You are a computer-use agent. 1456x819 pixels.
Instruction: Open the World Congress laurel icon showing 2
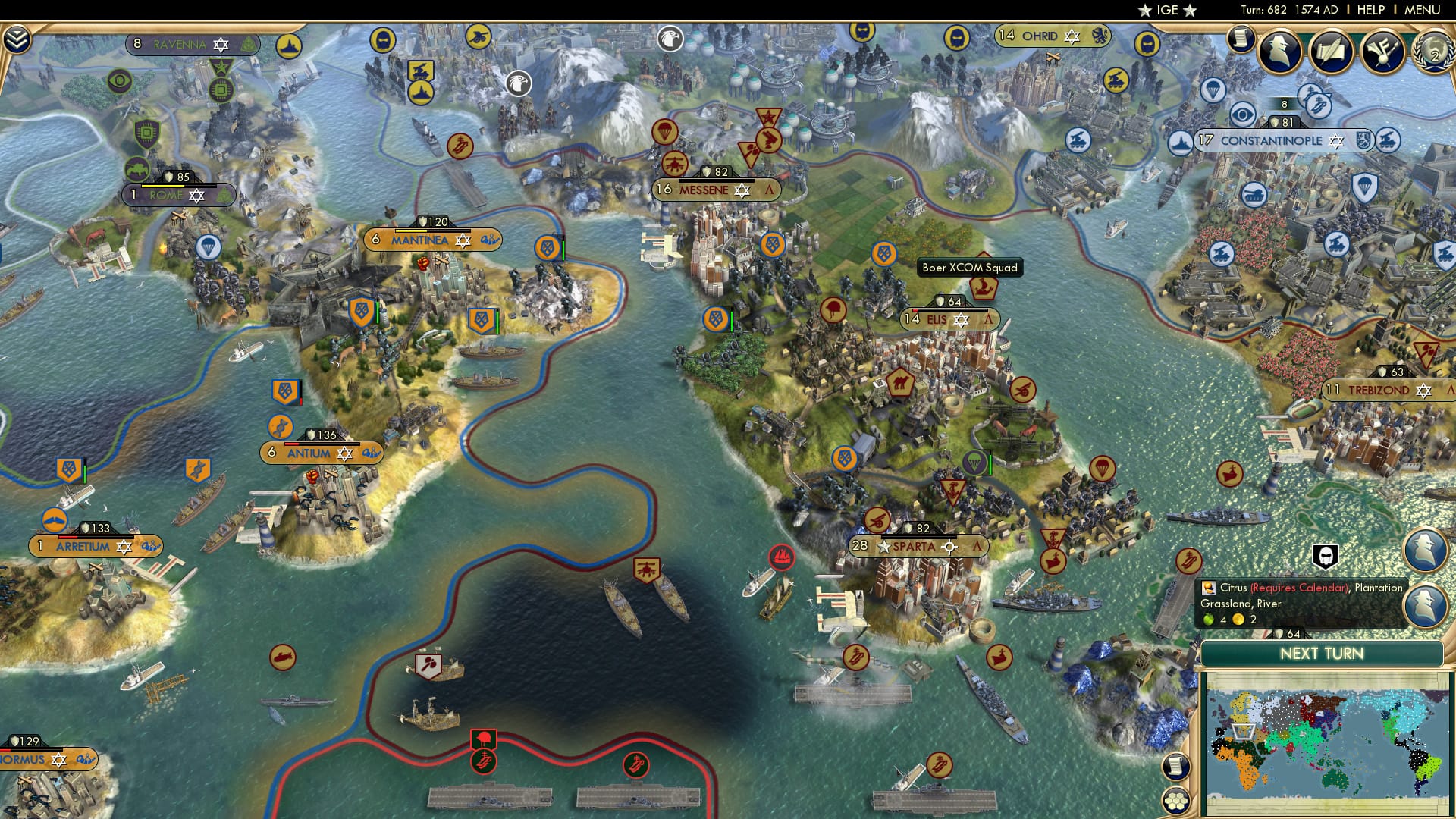coord(1432,53)
